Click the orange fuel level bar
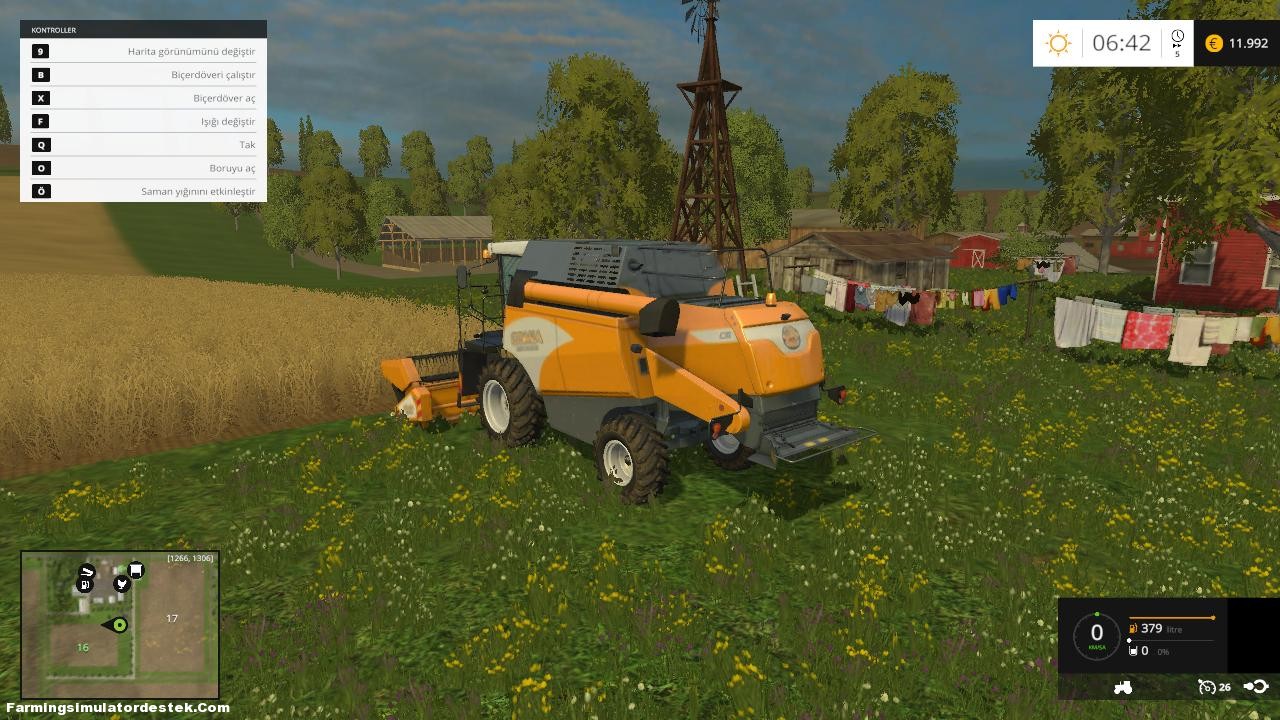The image size is (1280, 720). [1172, 617]
